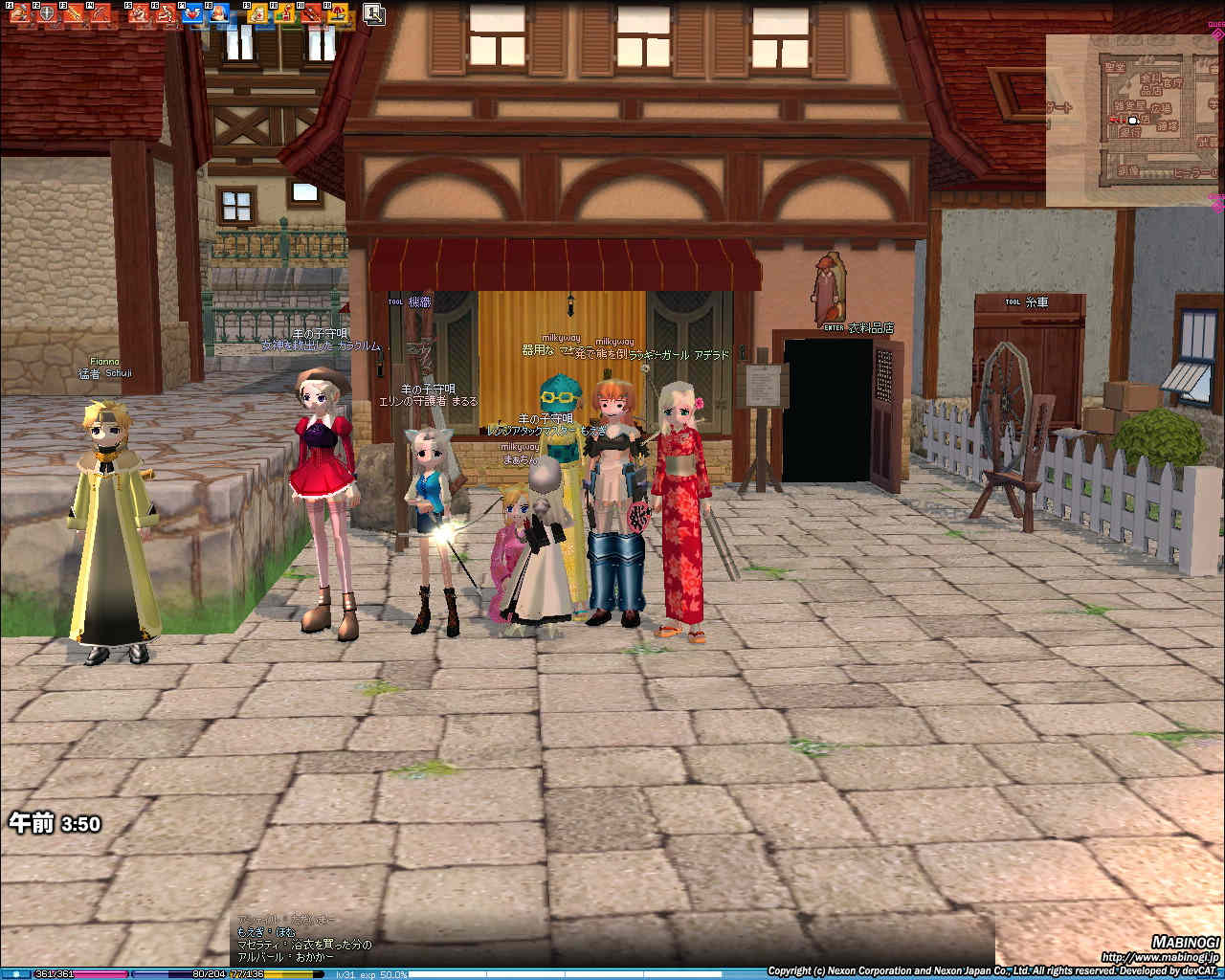1225x980 pixels.
Task: Select the blue F8 skill icon
Action: point(220,13)
